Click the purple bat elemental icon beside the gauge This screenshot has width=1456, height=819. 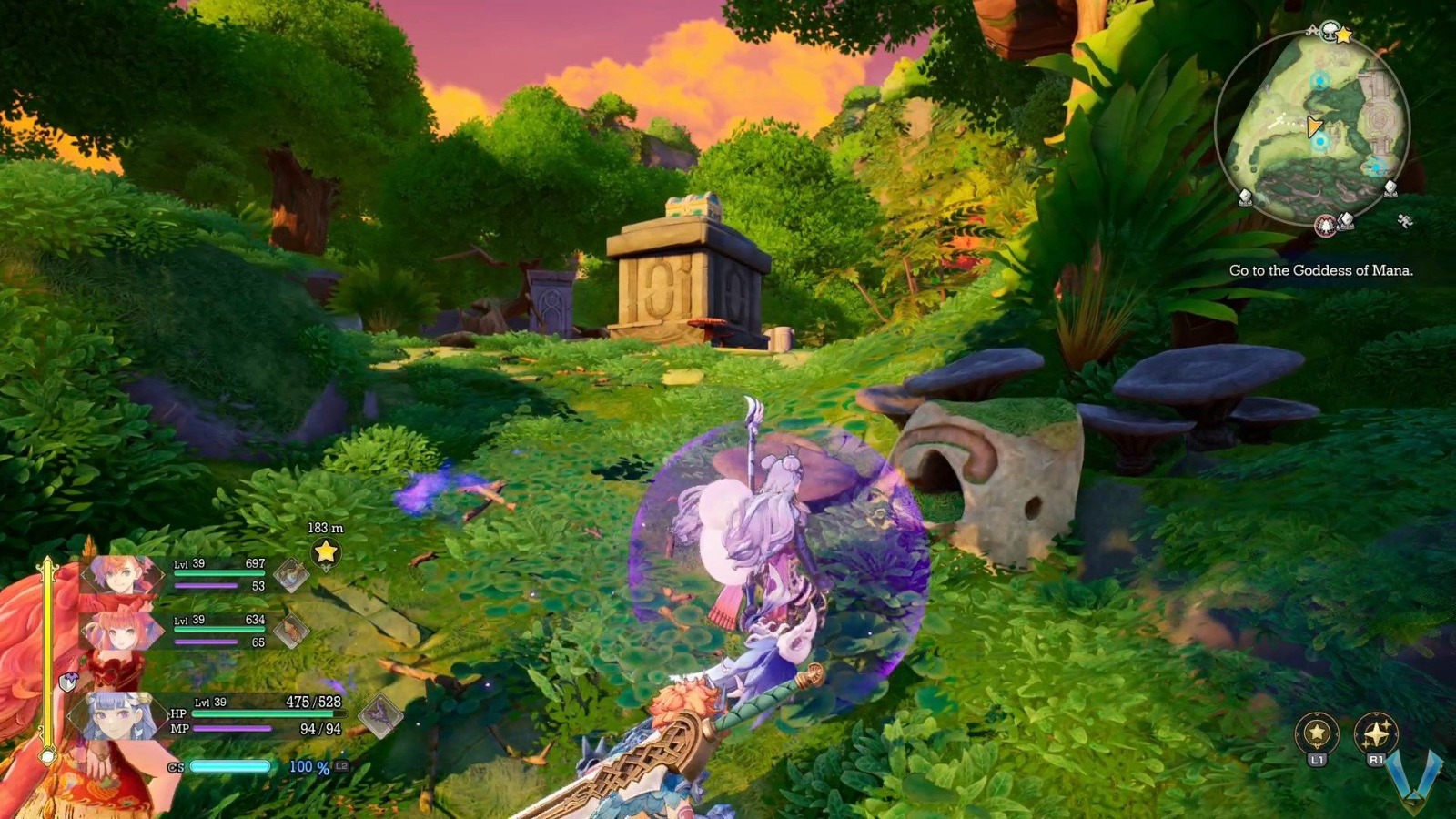click(x=70, y=681)
